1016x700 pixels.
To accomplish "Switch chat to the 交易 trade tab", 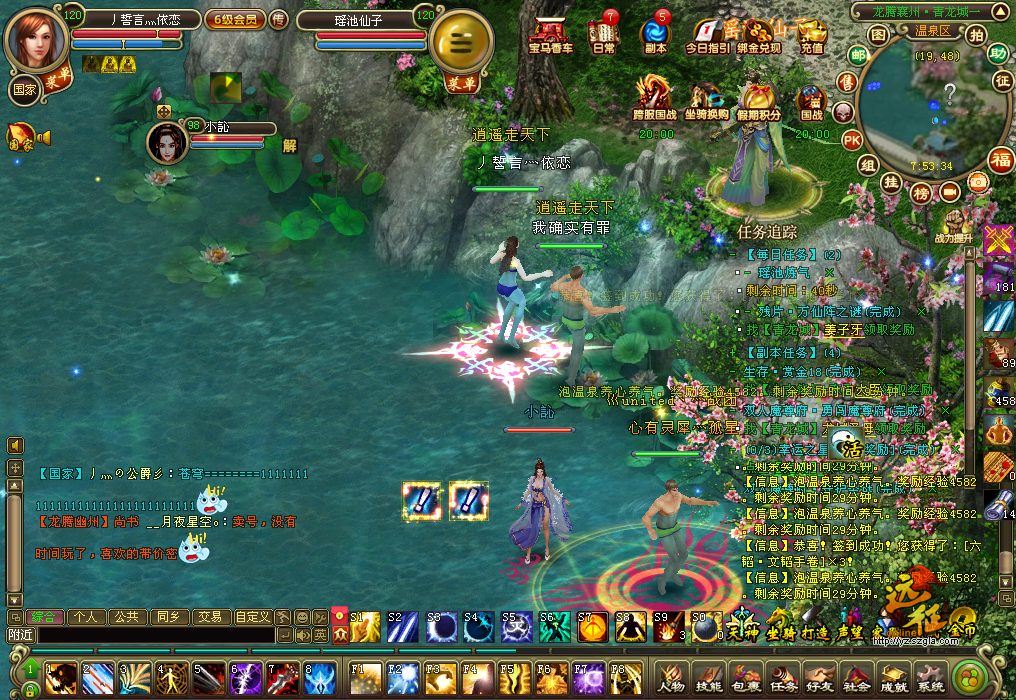I will point(208,617).
